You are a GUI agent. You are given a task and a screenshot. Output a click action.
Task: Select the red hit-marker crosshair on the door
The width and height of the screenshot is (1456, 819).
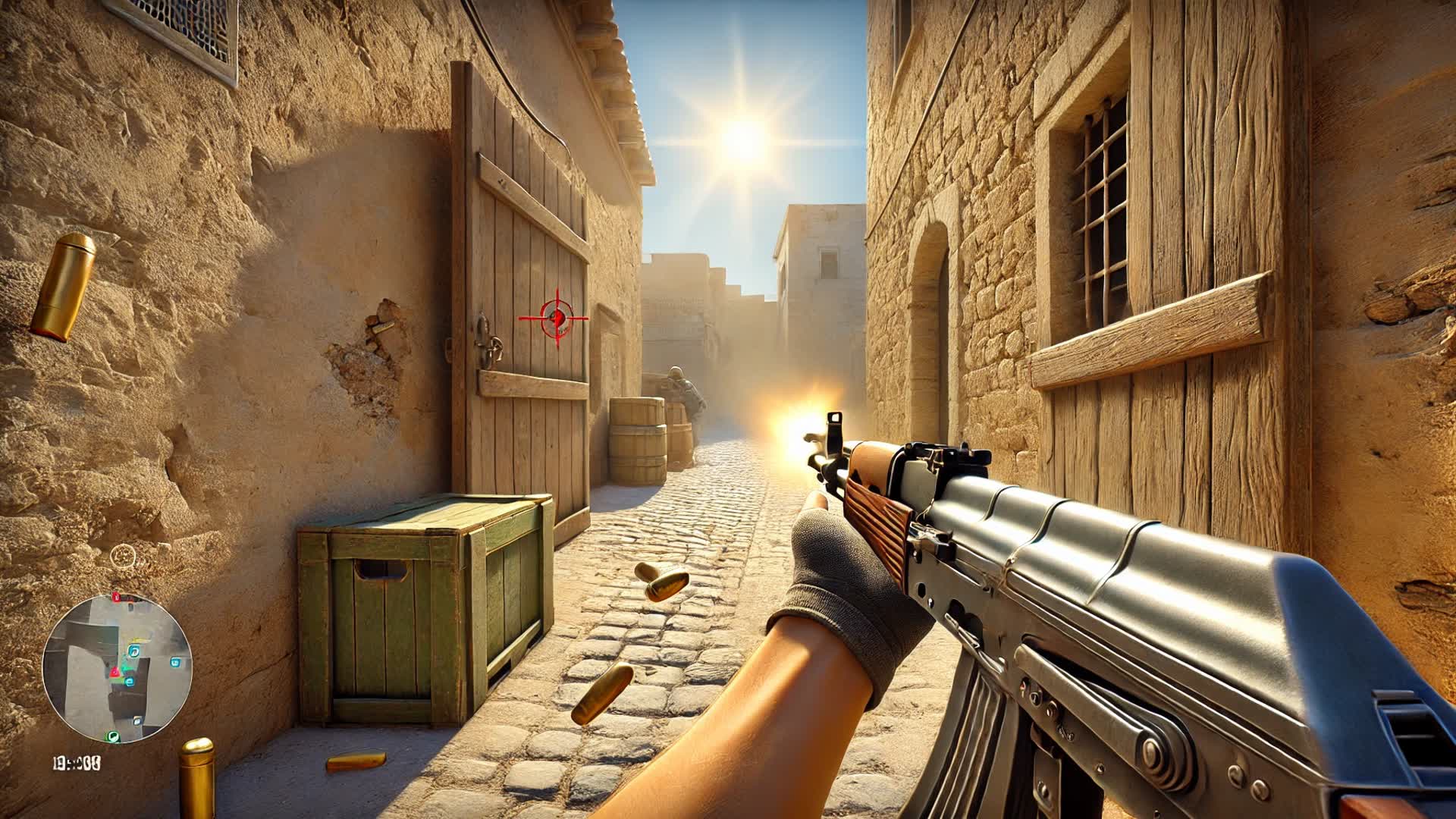(558, 318)
